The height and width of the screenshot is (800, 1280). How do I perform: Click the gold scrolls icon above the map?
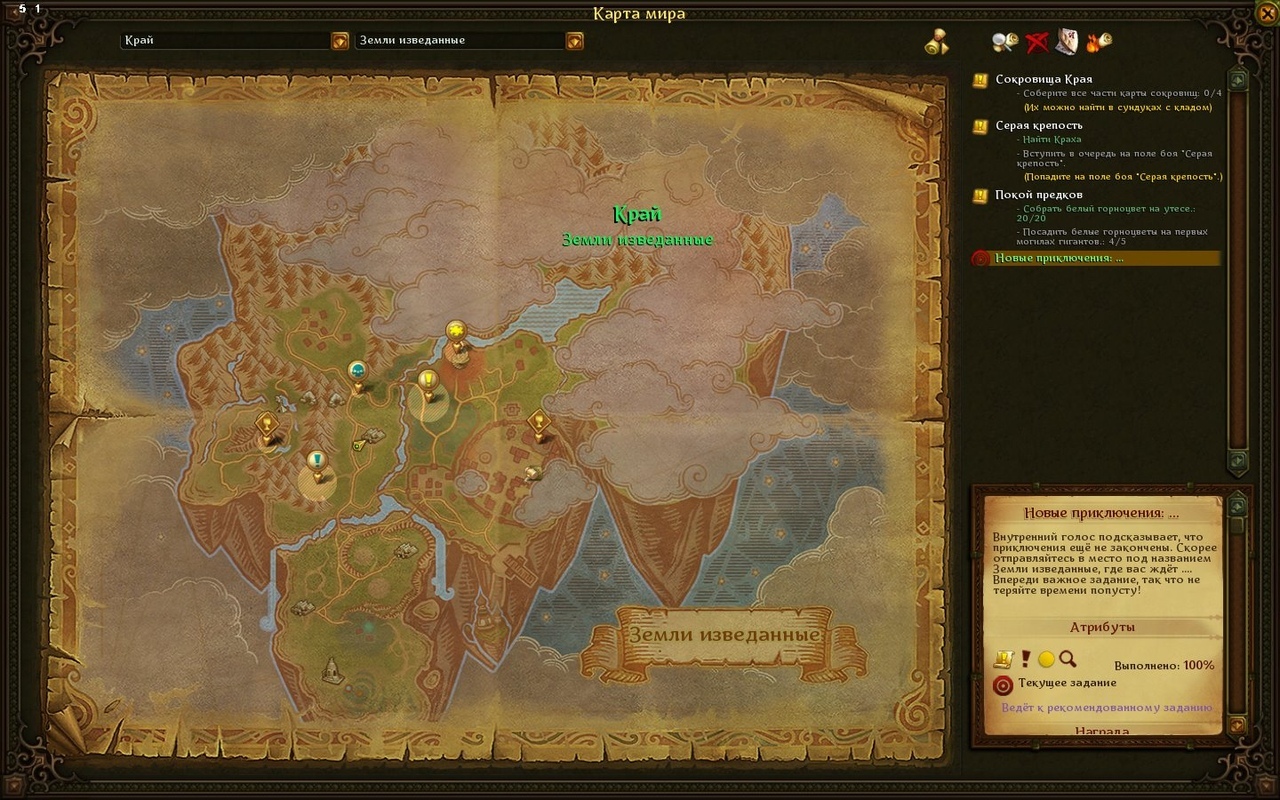(936, 42)
